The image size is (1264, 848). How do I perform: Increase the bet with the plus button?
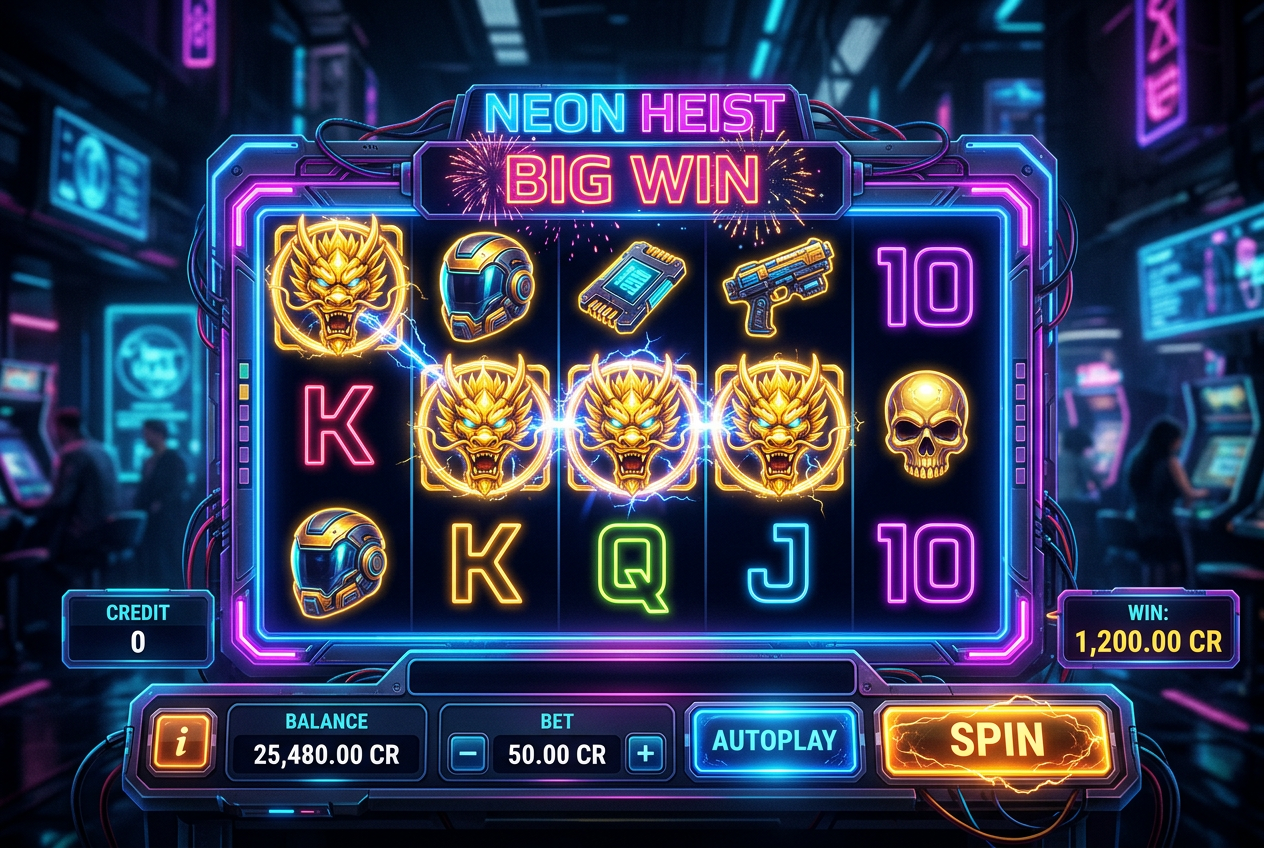click(646, 753)
